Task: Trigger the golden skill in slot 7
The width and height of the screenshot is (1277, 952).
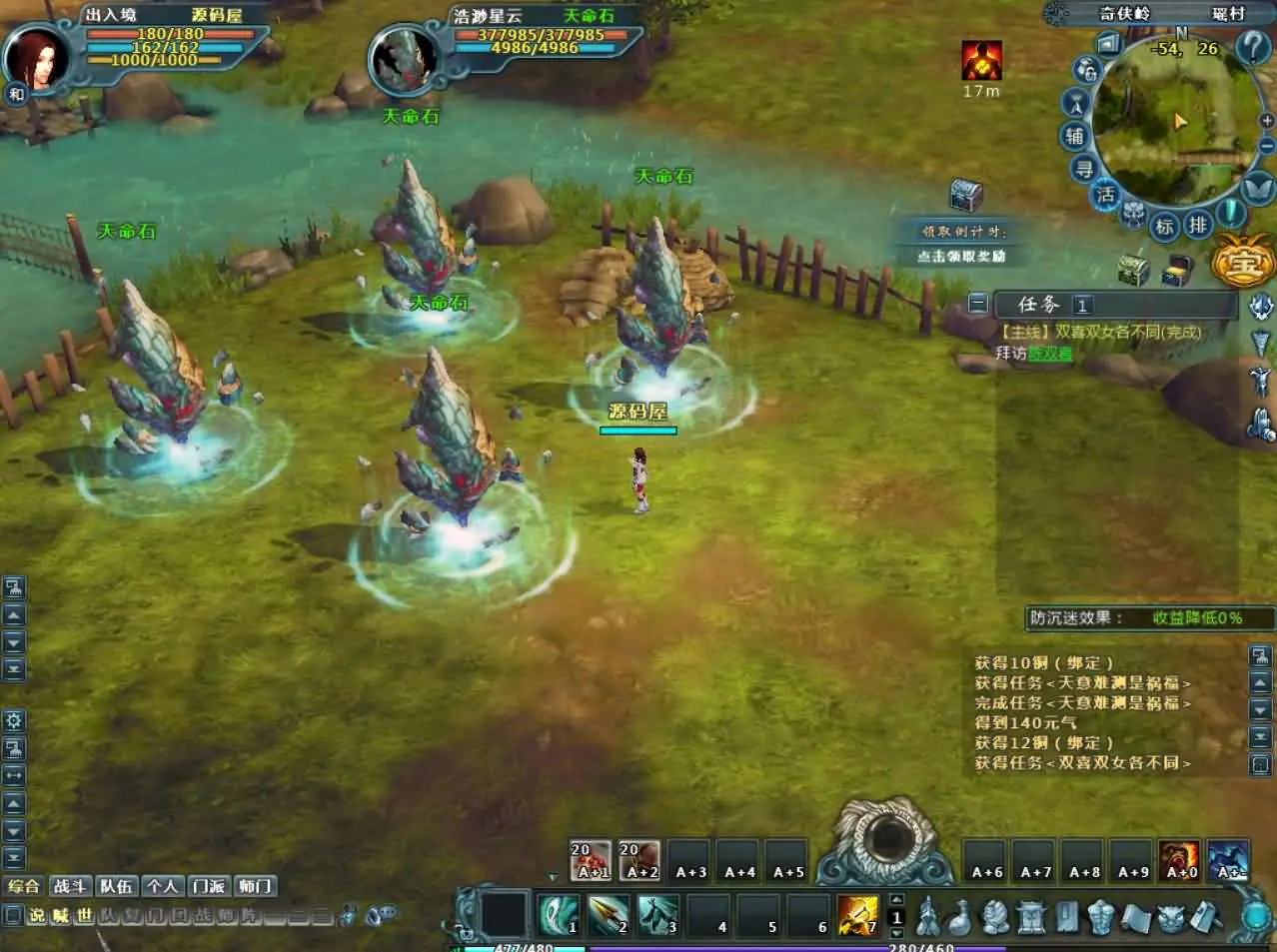Action: pos(857,914)
